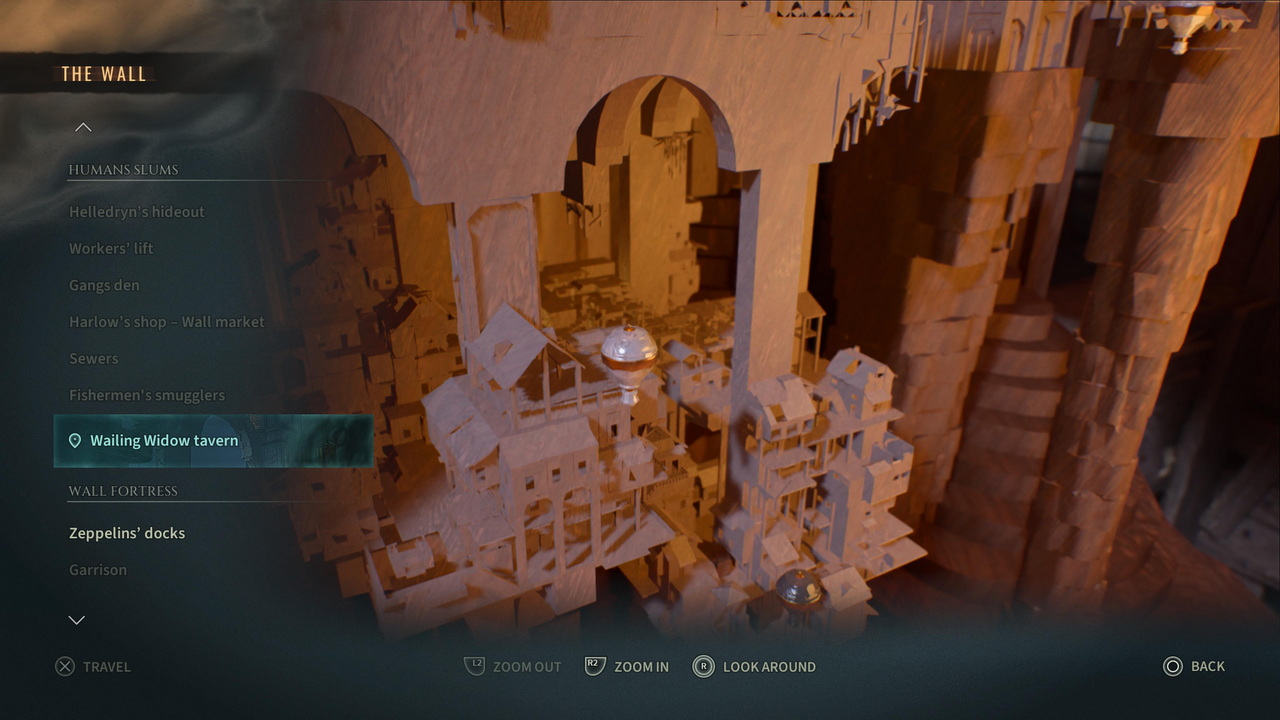
Task: Pick Harlow's shop - Wall market
Action: (167, 322)
